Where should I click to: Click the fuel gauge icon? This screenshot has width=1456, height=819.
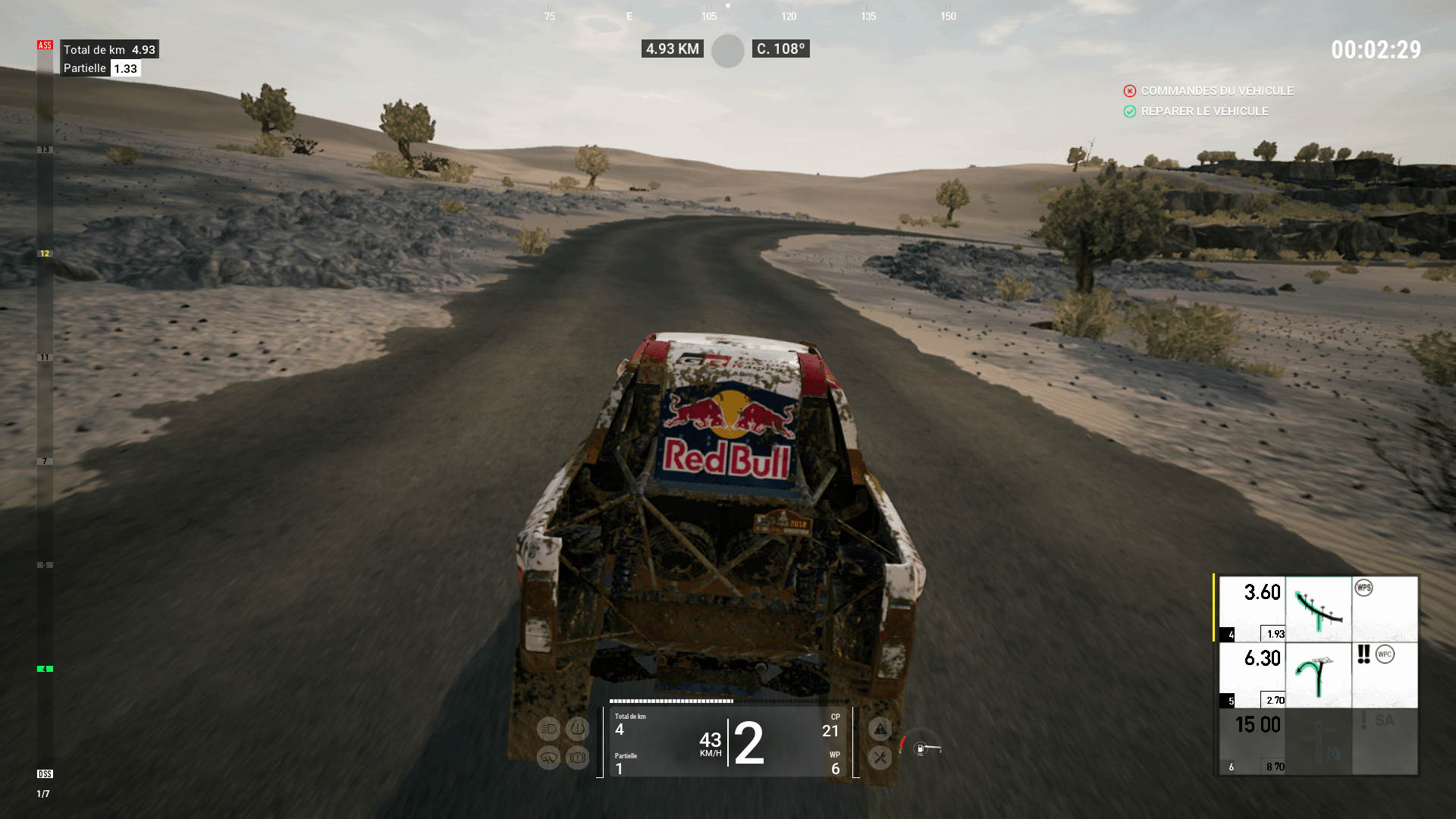[x=921, y=748]
